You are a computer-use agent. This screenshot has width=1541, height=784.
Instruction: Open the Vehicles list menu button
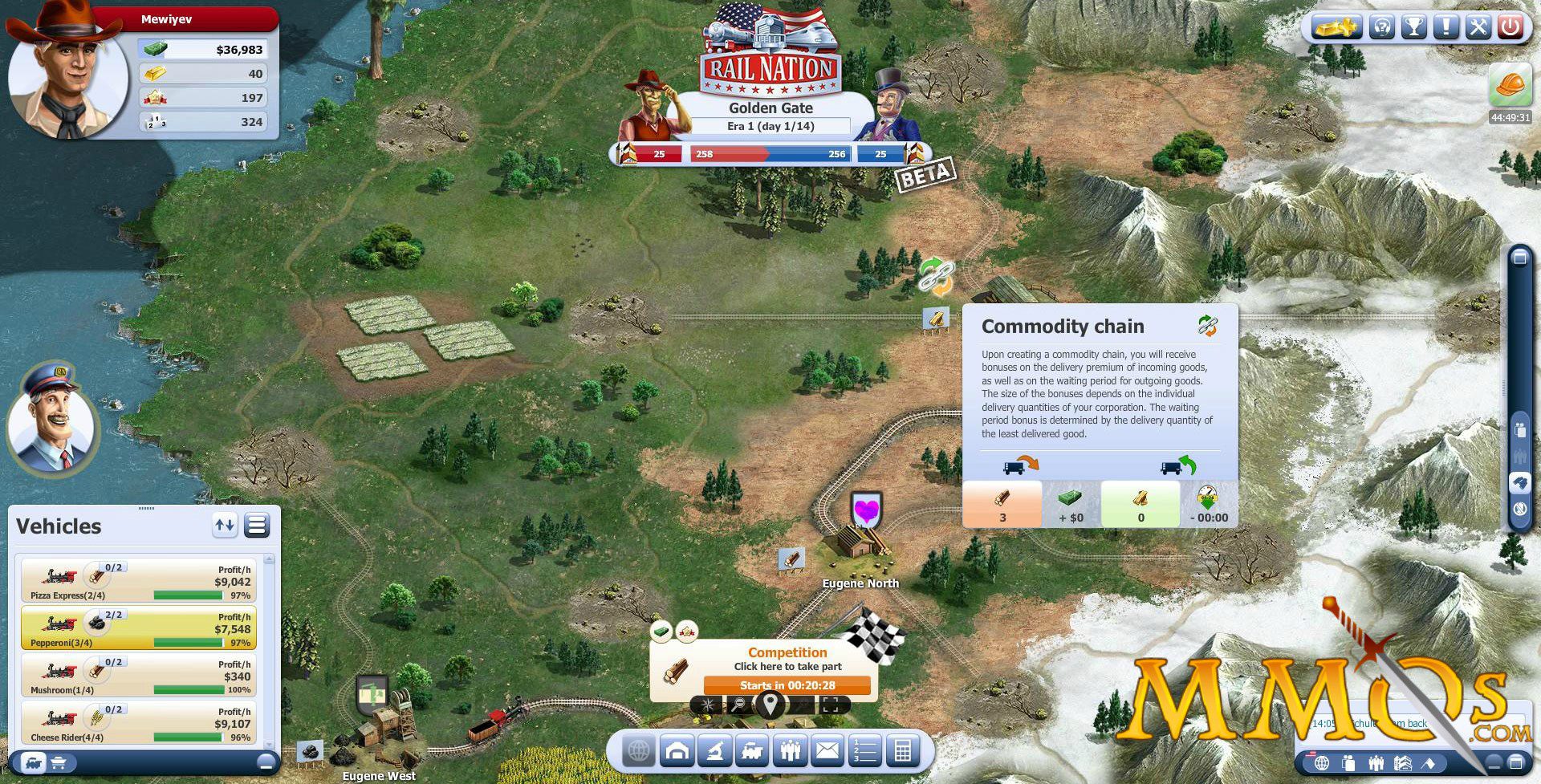point(257,526)
